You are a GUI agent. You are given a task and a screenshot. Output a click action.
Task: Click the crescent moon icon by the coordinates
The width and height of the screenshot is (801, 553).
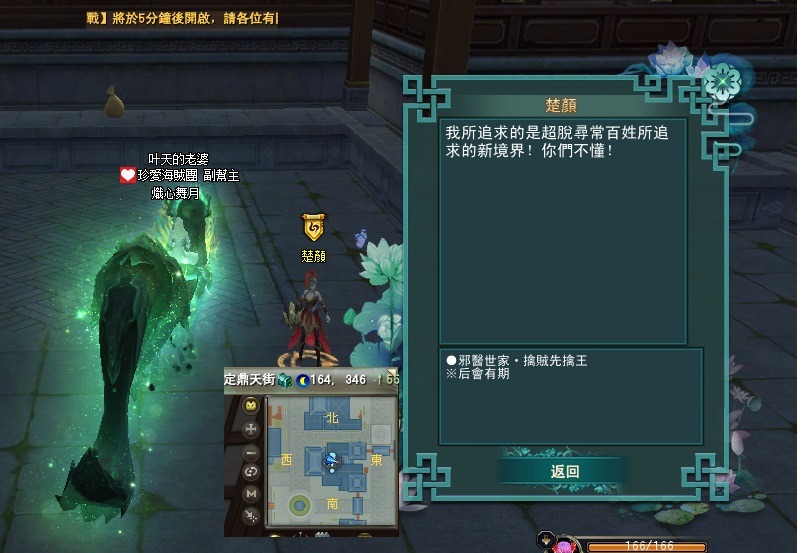pos(302,380)
